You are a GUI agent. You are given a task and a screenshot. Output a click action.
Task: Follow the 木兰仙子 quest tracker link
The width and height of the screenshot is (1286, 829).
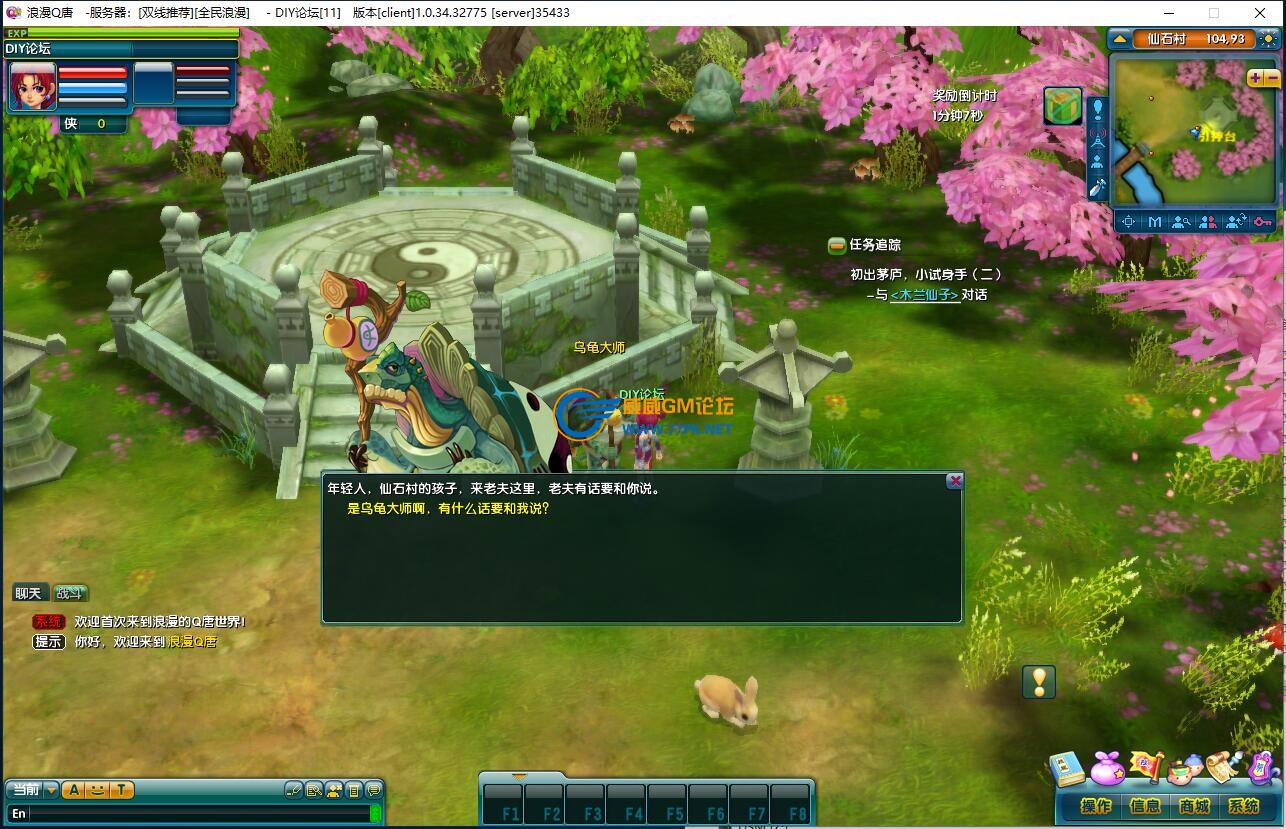pyautogui.click(x=924, y=295)
